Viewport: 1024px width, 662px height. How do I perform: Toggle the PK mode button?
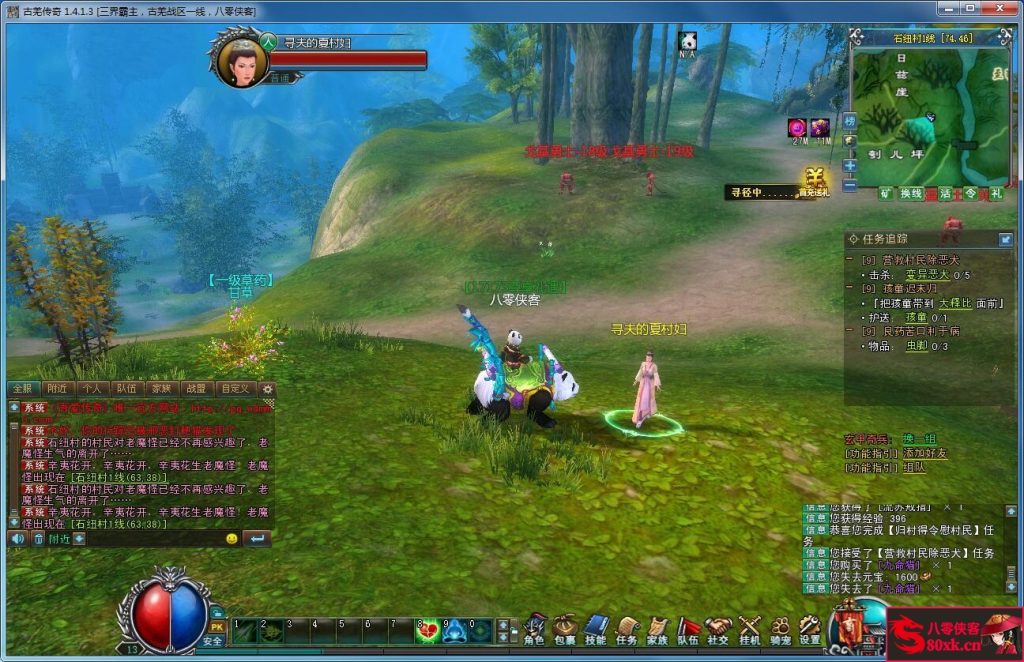(216, 627)
